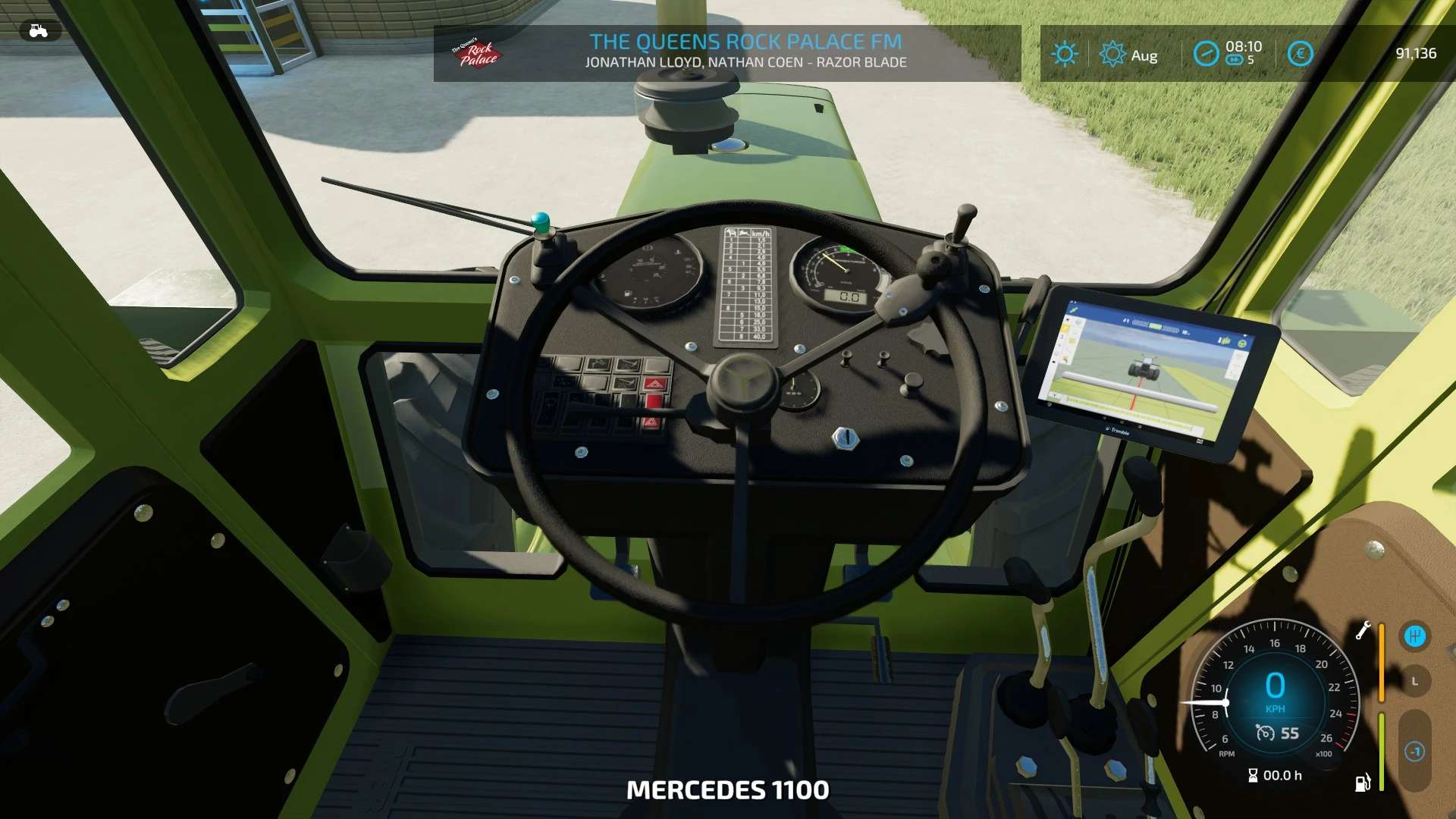The width and height of the screenshot is (1456, 819).
Task: Select the Rock Palace radio station logo
Action: pyautogui.click(x=474, y=52)
